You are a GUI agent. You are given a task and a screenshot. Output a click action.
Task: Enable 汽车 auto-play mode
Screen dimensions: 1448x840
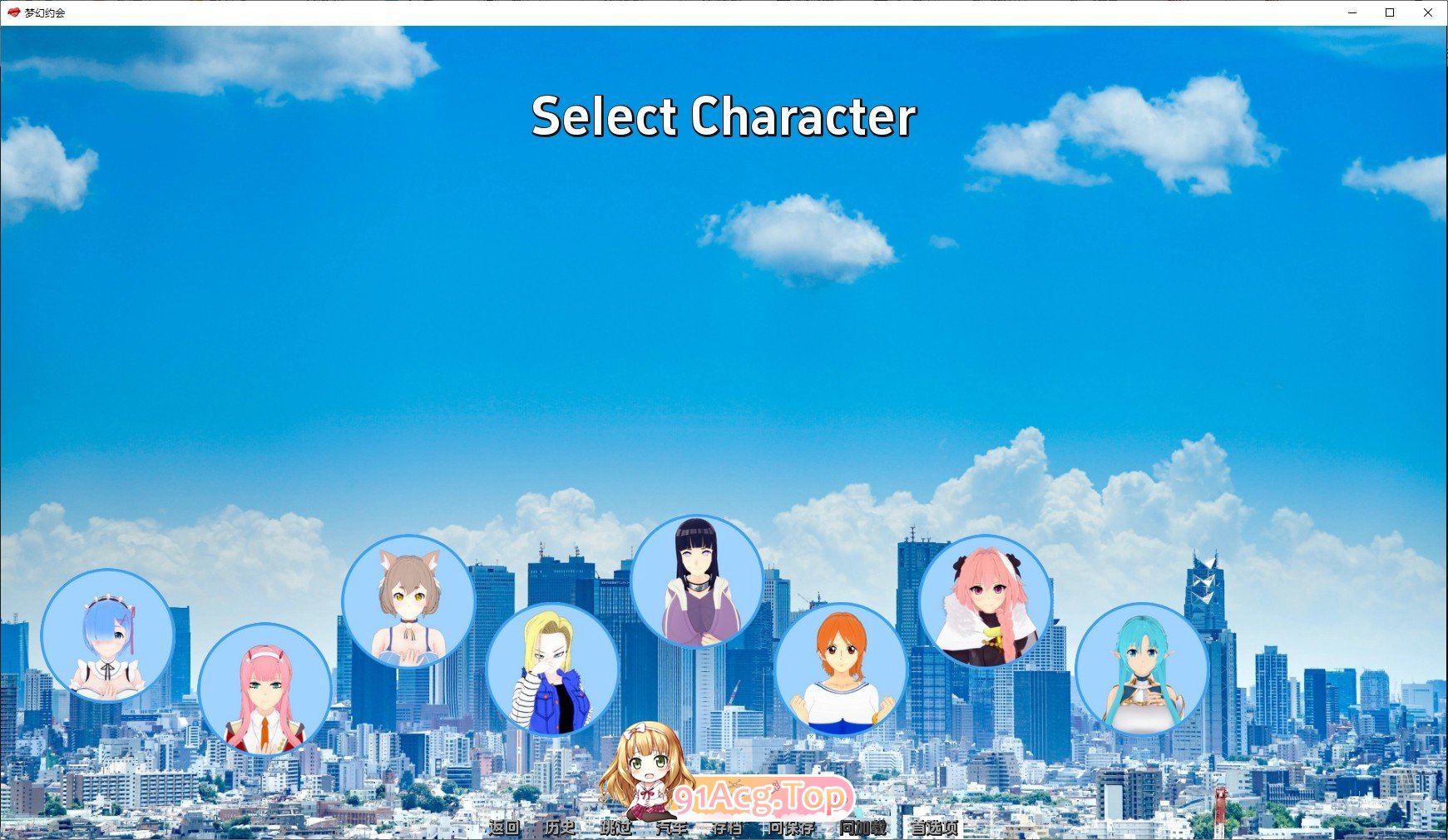tap(670, 828)
